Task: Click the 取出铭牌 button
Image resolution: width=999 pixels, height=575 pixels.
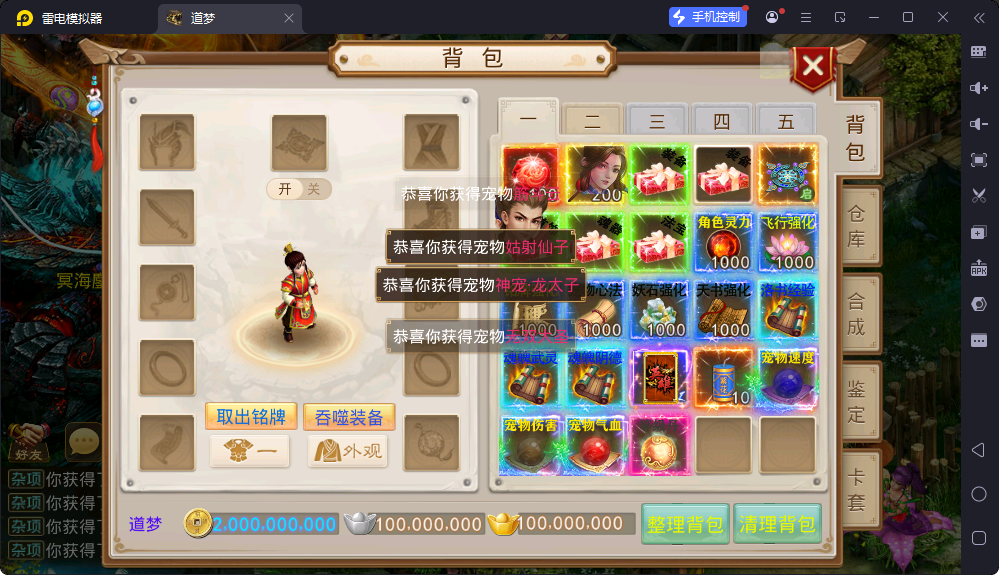Action: [x=246, y=416]
